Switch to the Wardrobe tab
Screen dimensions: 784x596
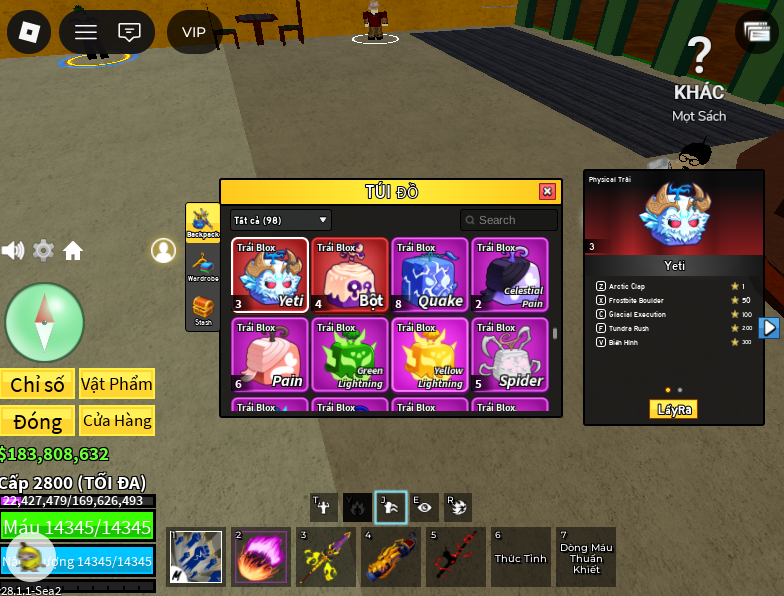pyautogui.click(x=203, y=266)
